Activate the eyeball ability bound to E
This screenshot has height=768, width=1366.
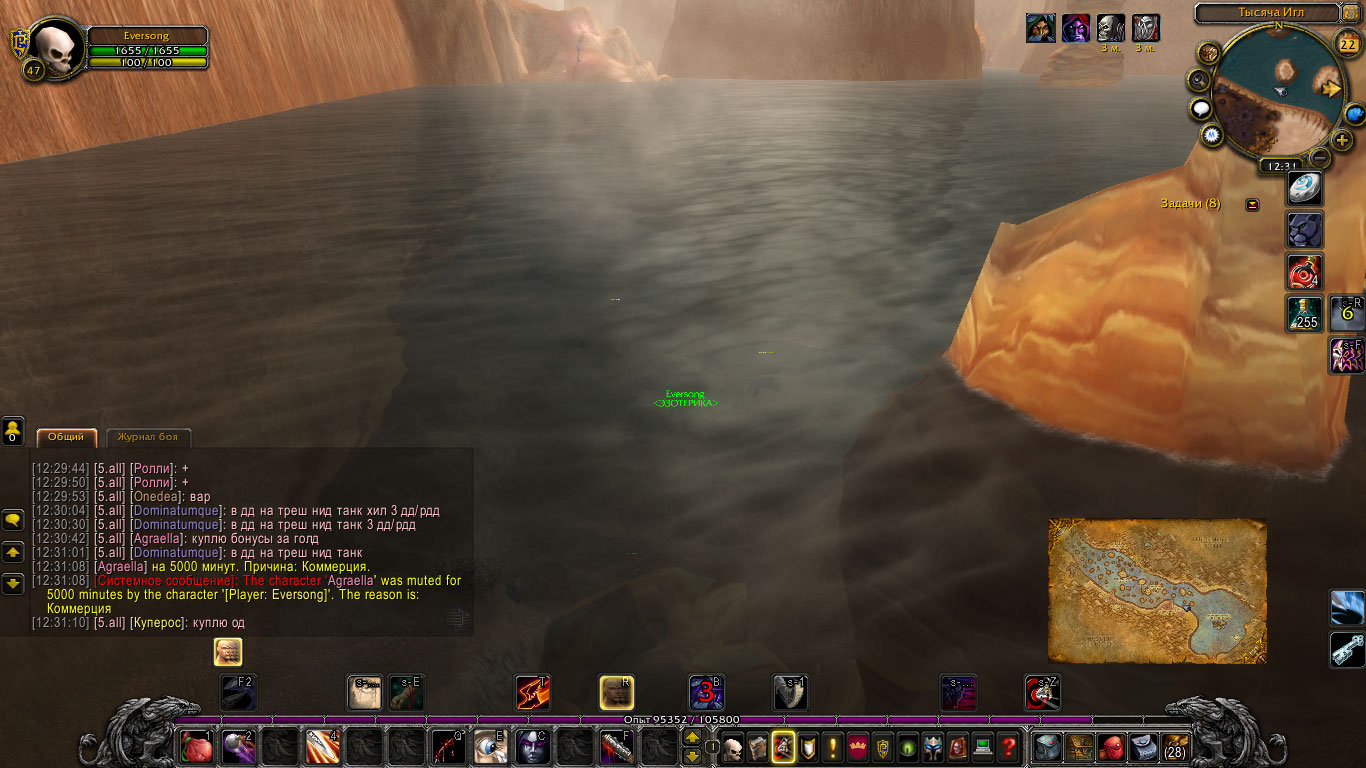[490, 747]
